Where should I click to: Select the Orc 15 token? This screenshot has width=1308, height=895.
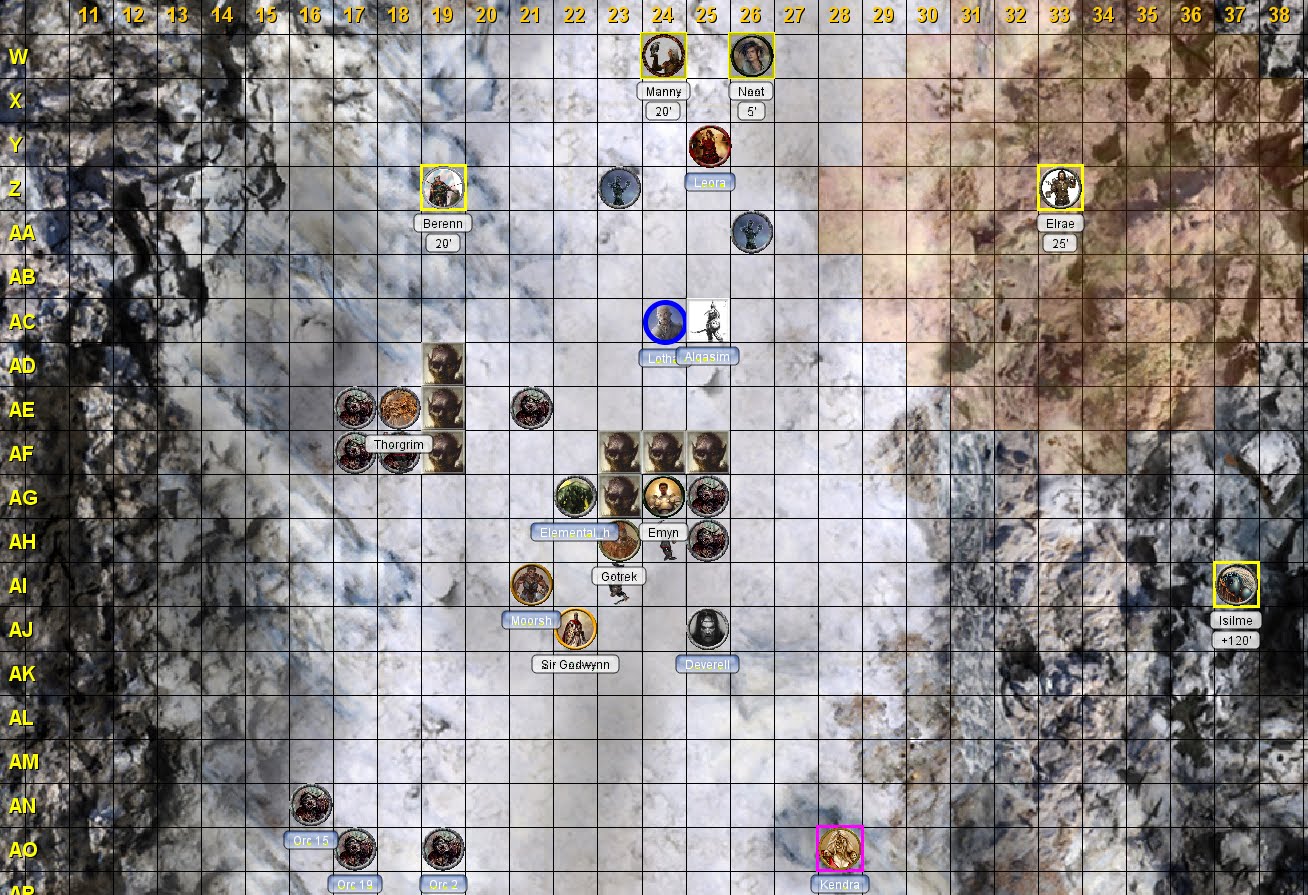[311, 805]
